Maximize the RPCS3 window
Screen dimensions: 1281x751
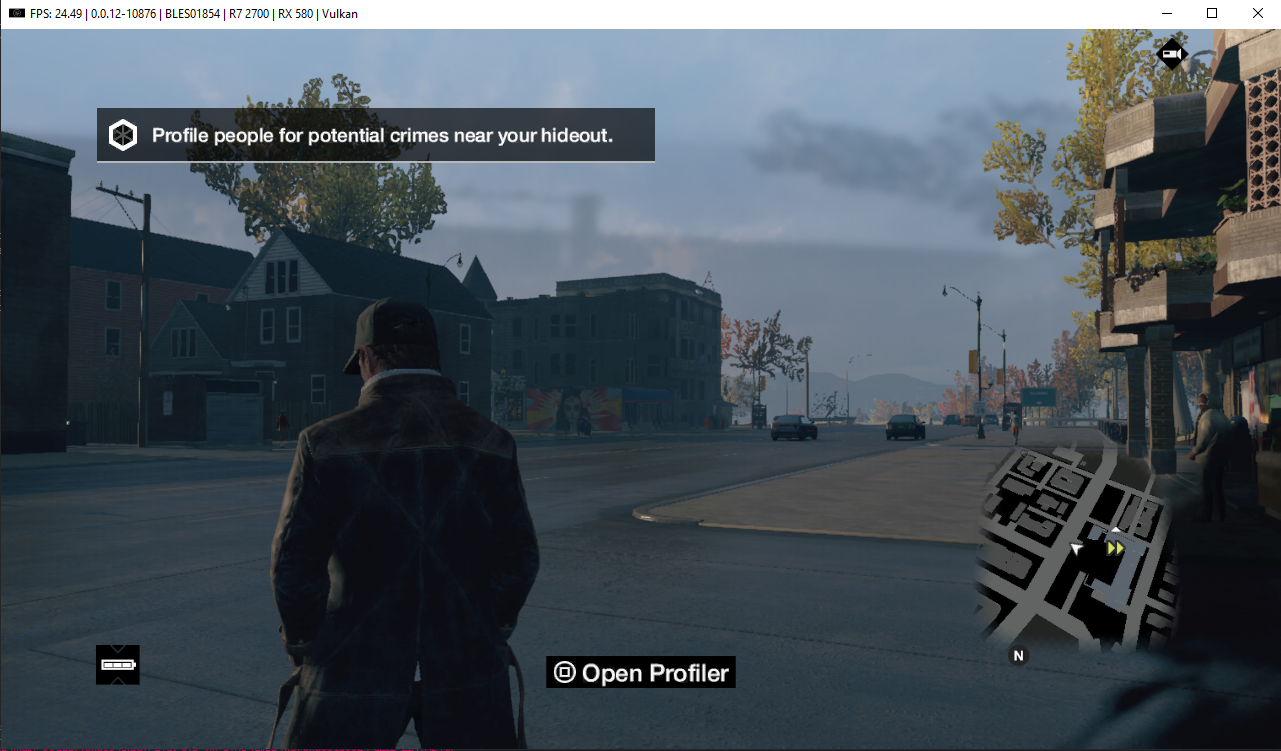pos(1212,13)
